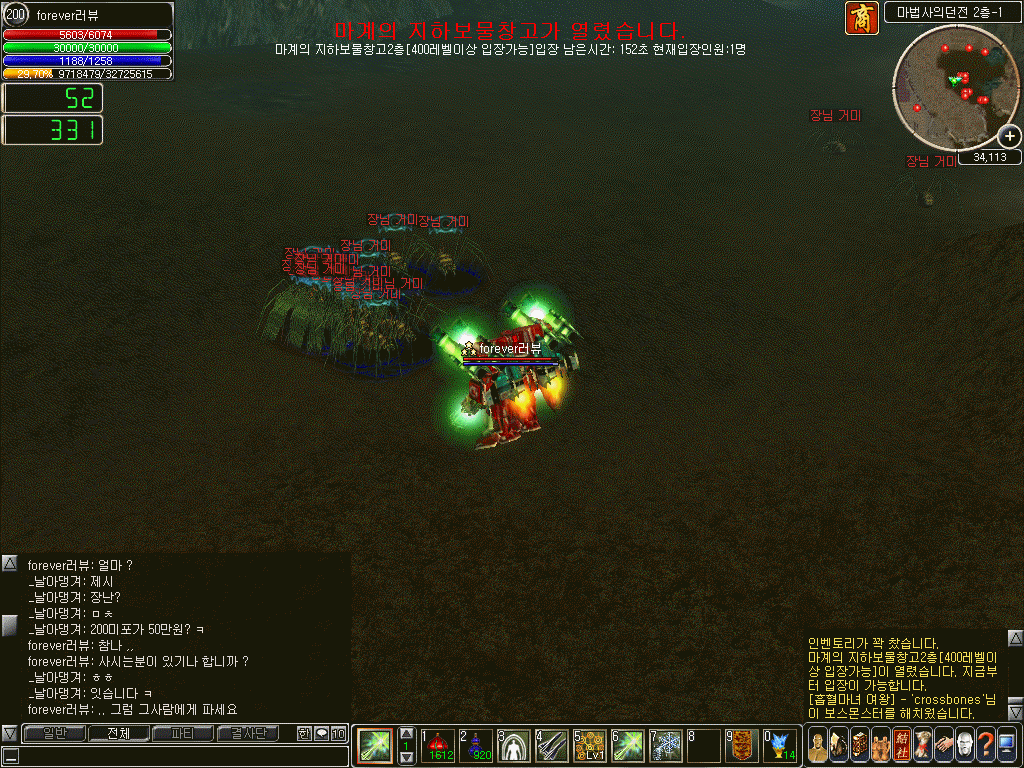Use the orange shield item in slot 9
Viewport: 1024px width, 768px height.
click(x=741, y=745)
